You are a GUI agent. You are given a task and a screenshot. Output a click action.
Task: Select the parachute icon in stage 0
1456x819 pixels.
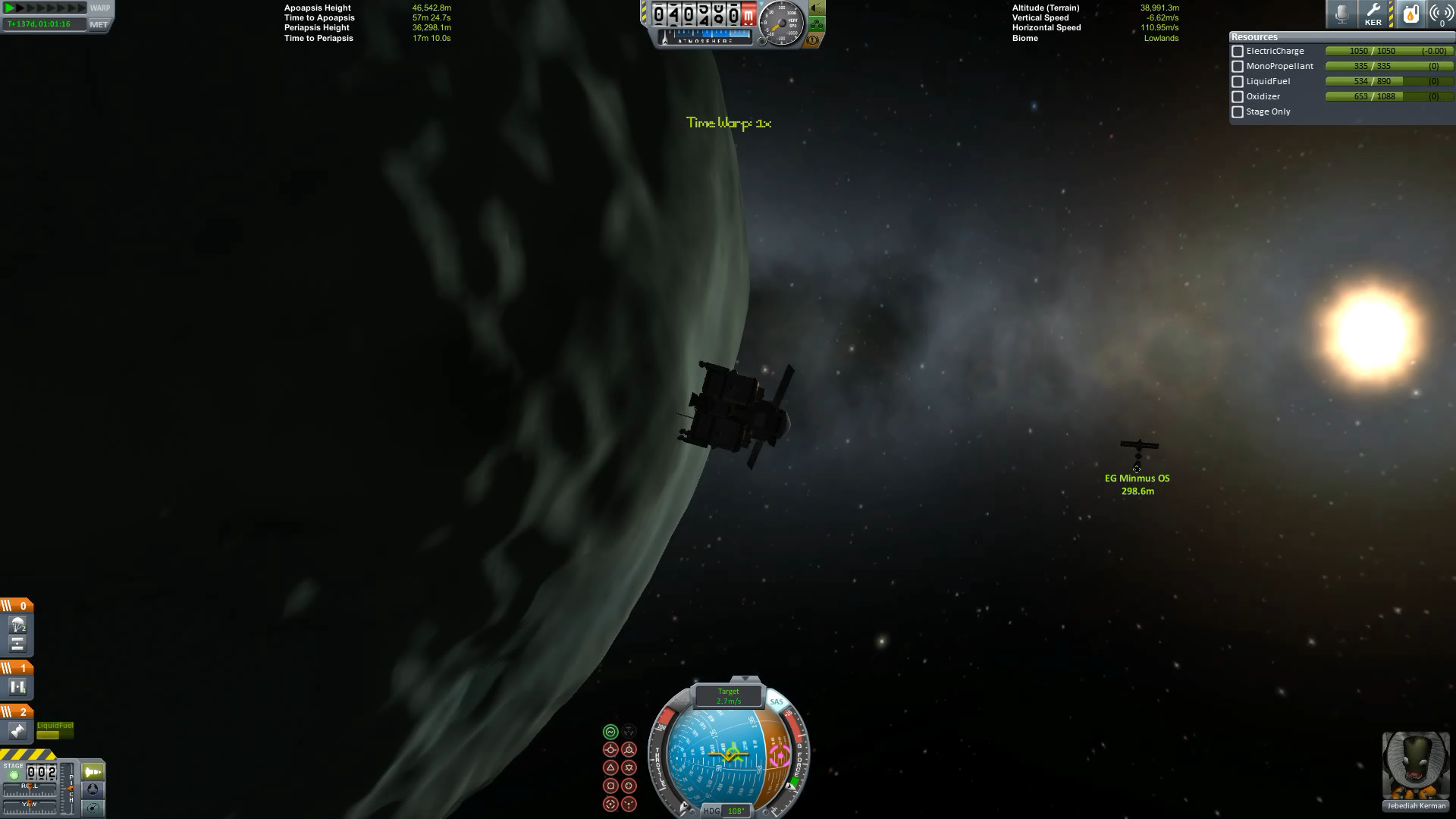[17, 625]
